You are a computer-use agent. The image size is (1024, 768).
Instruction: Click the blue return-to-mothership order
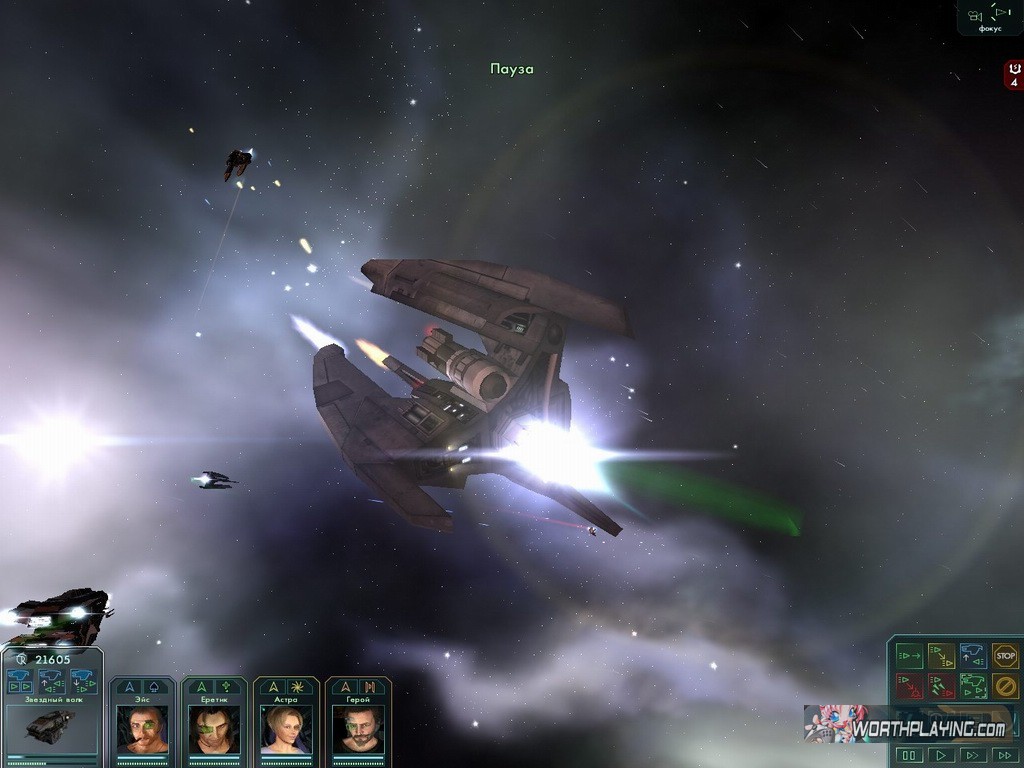[x=973, y=656]
